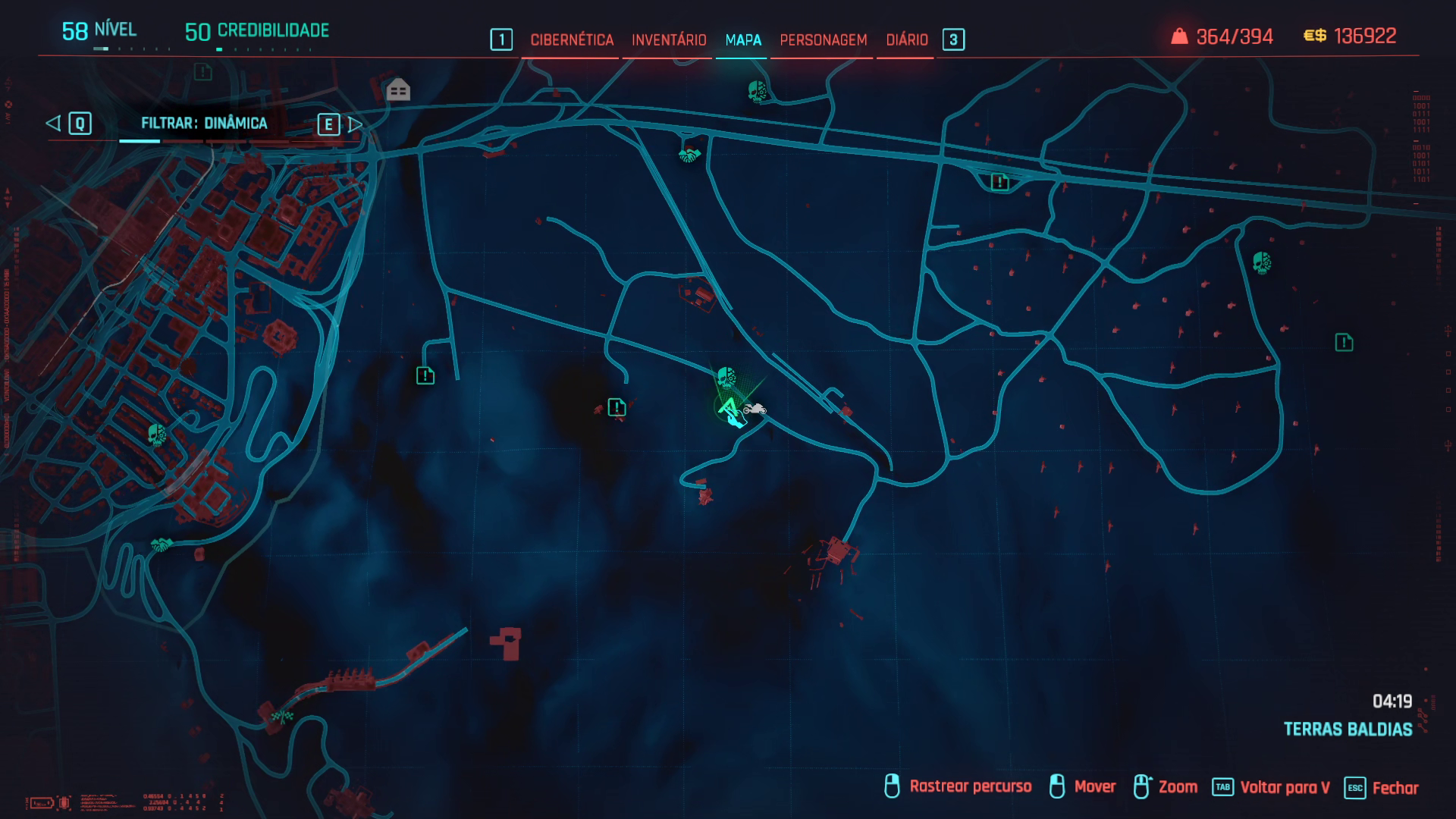Select the Mapa tab
The height and width of the screenshot is (819, 1456).
(x=742, y=39)
